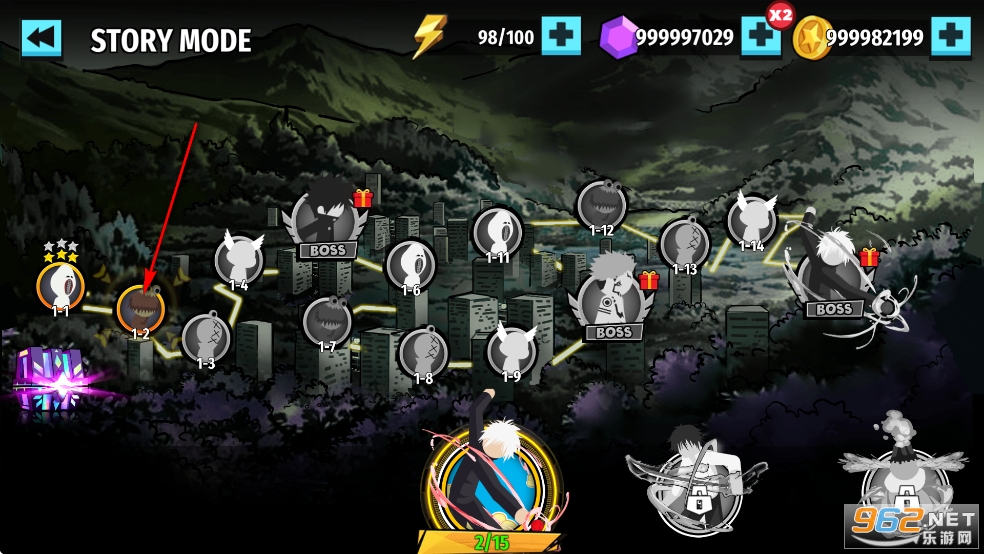Select level 1-3 node
This screenshot has width=984, height=554.
coord(206,337)
